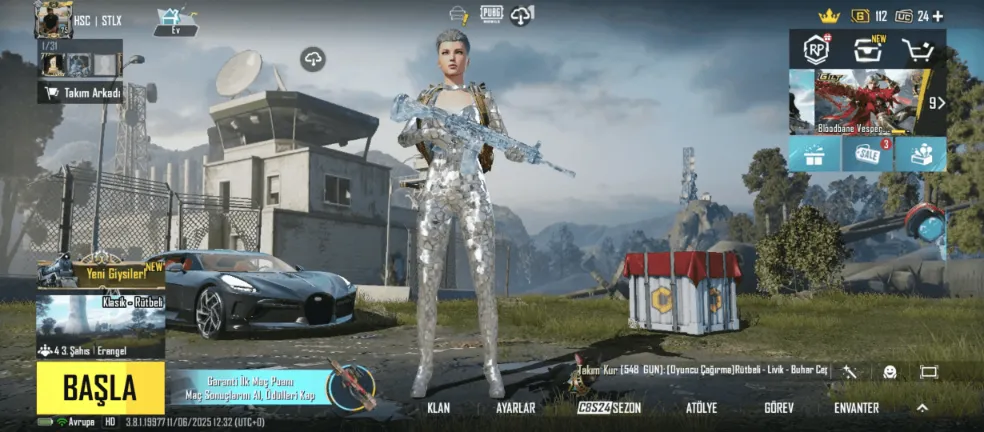Open the gift box rewards tile

pyautogui.click(x=813, y=154)
